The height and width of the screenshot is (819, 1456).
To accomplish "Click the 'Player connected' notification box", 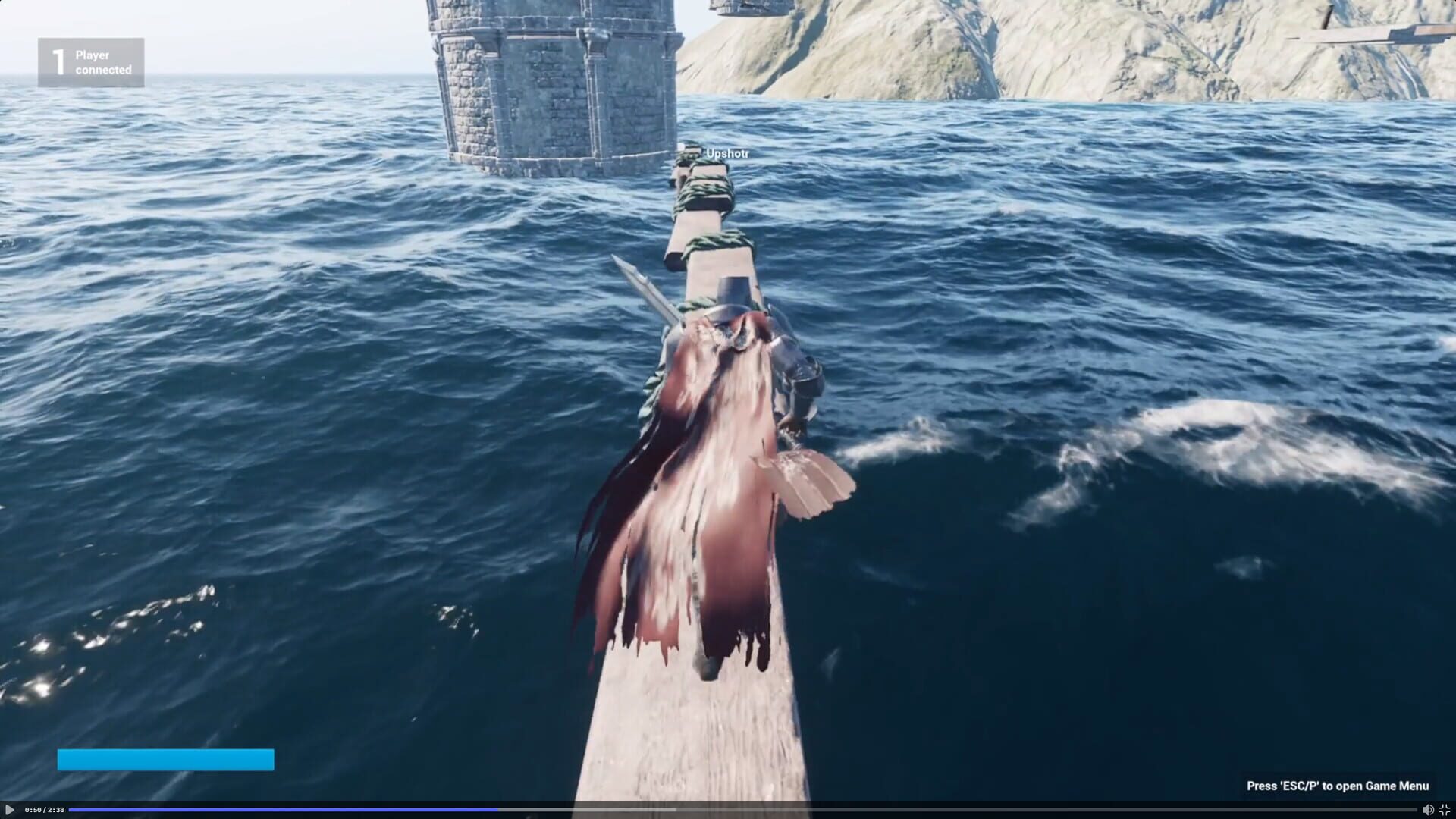I will [x=91, y=61].
